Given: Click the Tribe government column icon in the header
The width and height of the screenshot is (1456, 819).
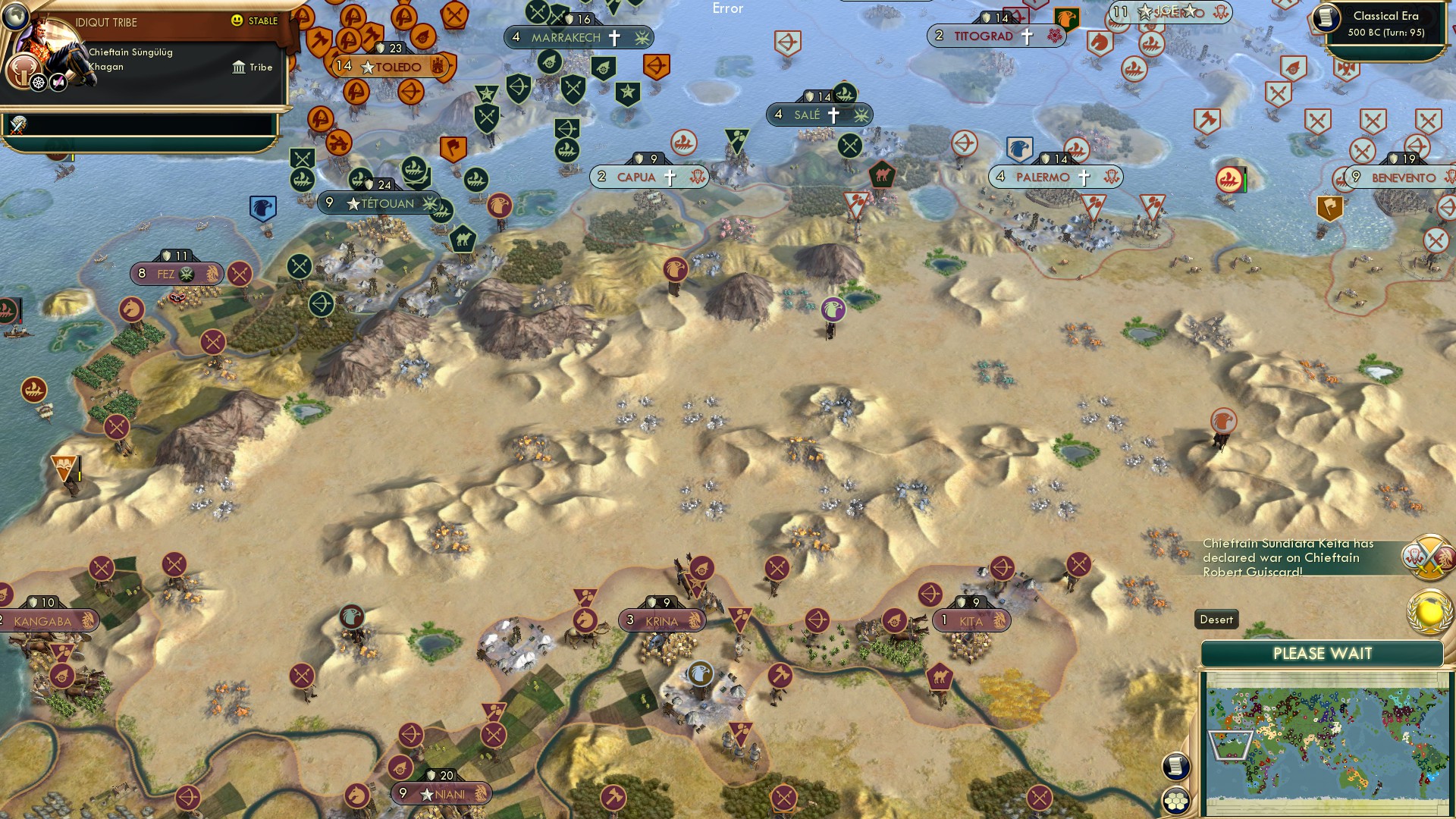Looking at the screenshot, I should click(239, 67).
